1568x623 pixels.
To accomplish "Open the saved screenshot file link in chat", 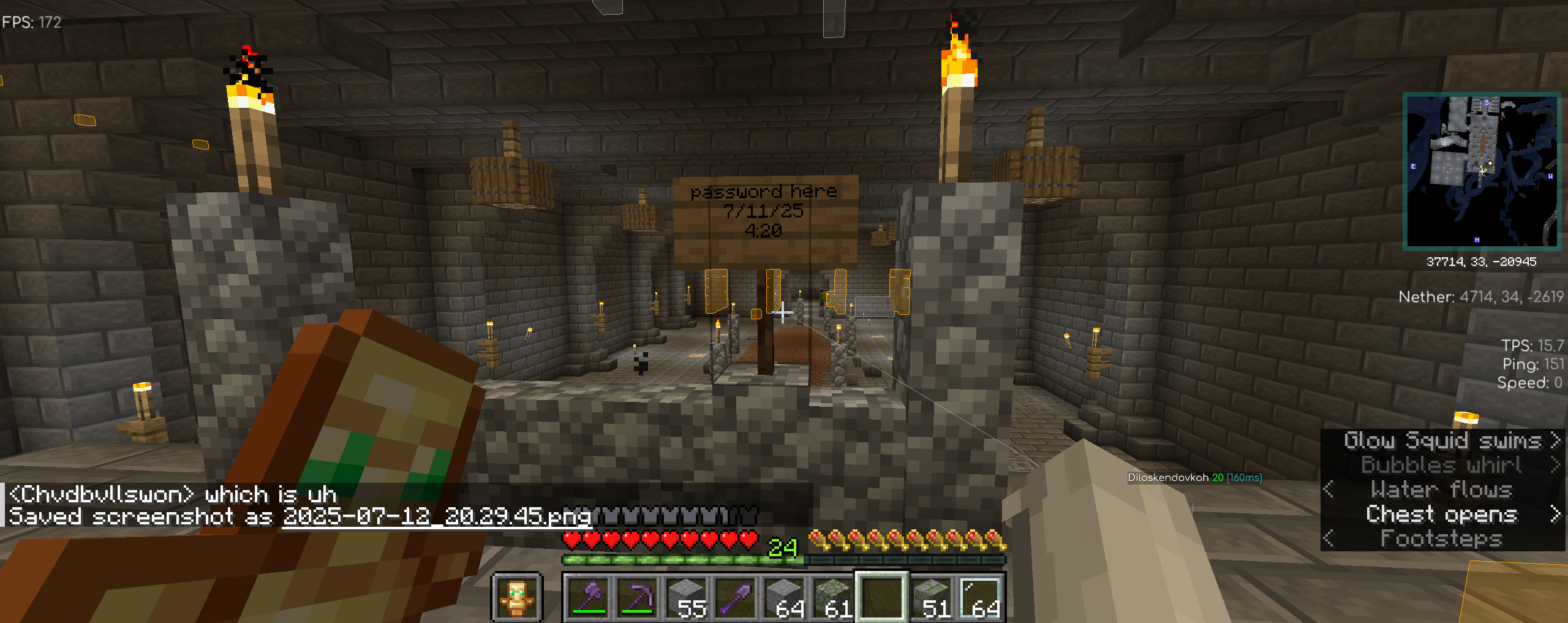I will [x=437, y=516].
